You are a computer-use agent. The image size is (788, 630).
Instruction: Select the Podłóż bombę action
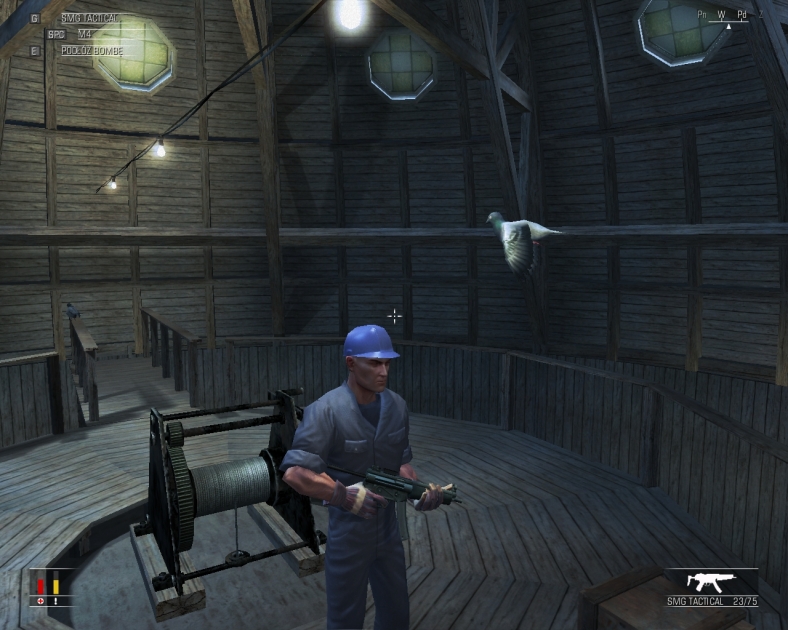(91, 49)
